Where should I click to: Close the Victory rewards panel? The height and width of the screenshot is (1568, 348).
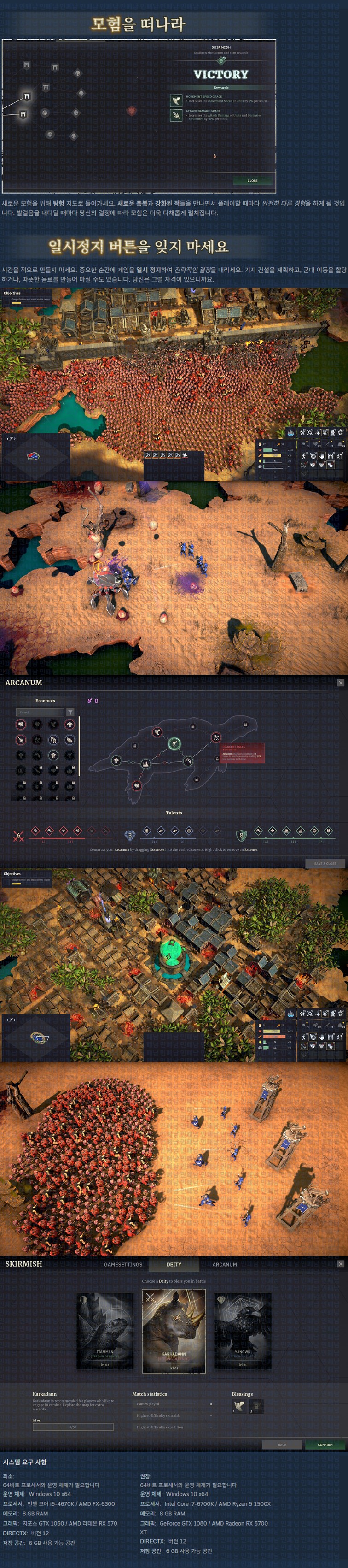point(252,180)
